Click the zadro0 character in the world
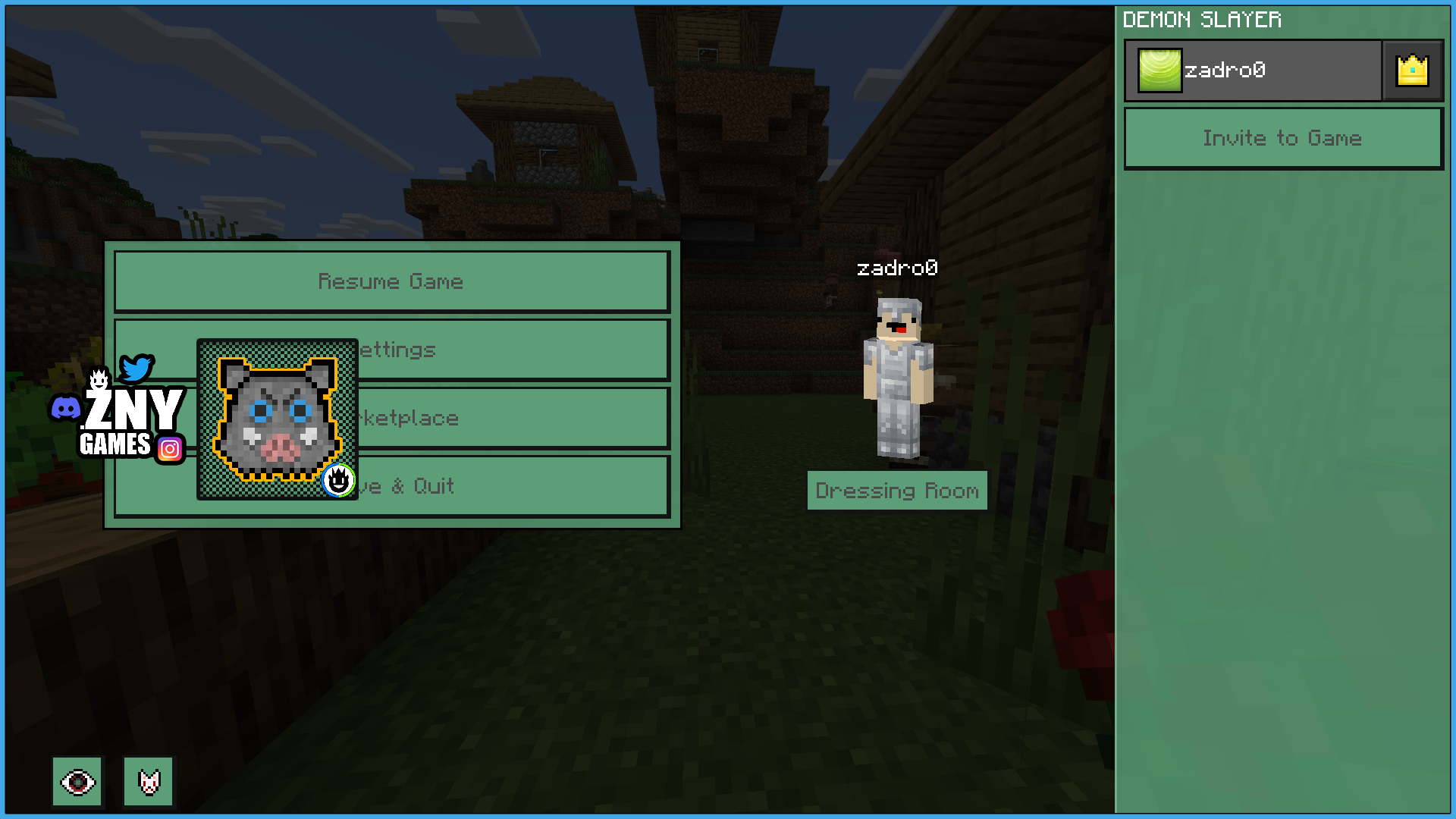The image size is (1456, 819). pyautogui.click(x=901, y=372)
